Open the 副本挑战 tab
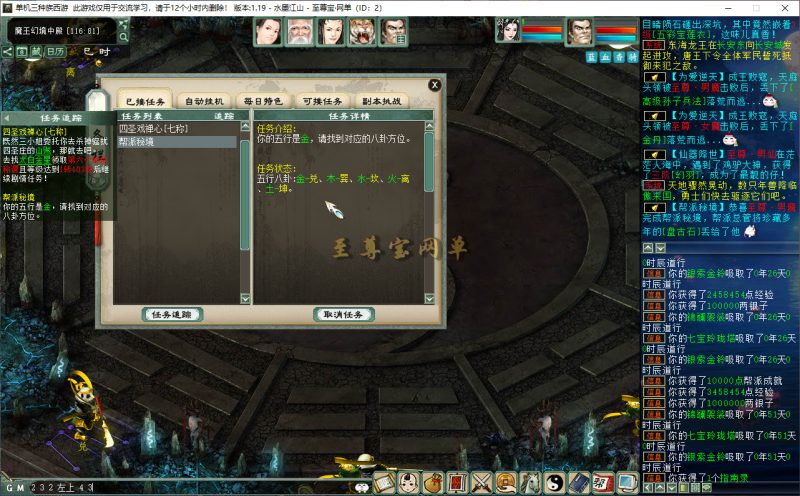Image resolution: width=800 pixels, height=496 pixels. (381, 101)
